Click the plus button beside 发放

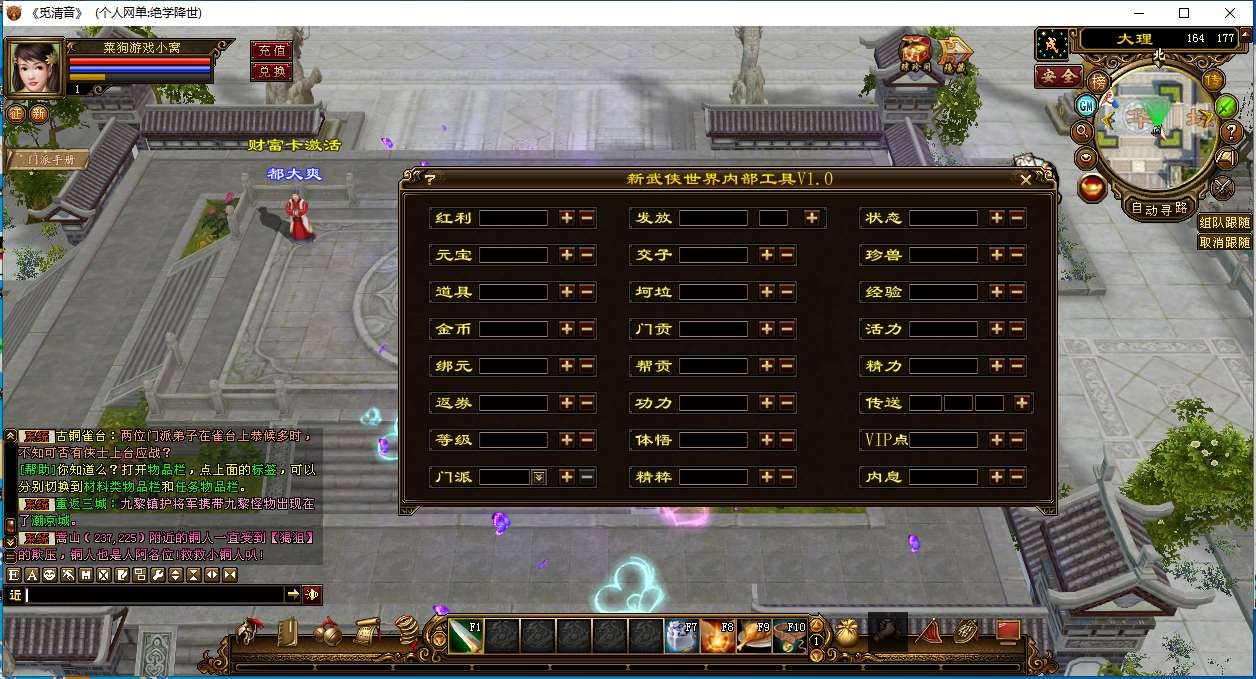click(x=812, y=218)
